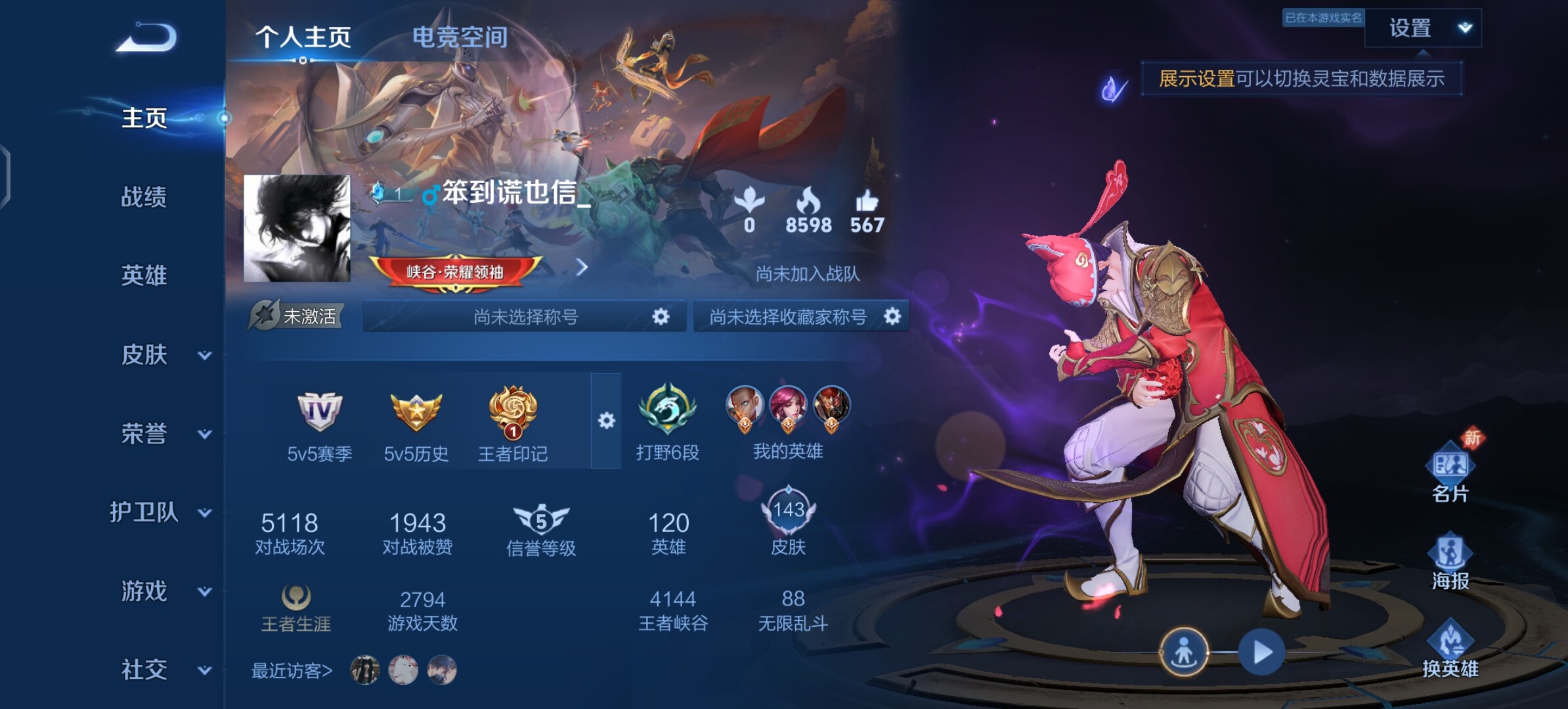Tap 换英雄 to change displayed hero
This screenshot has height=709, width=1568.
1450,650
